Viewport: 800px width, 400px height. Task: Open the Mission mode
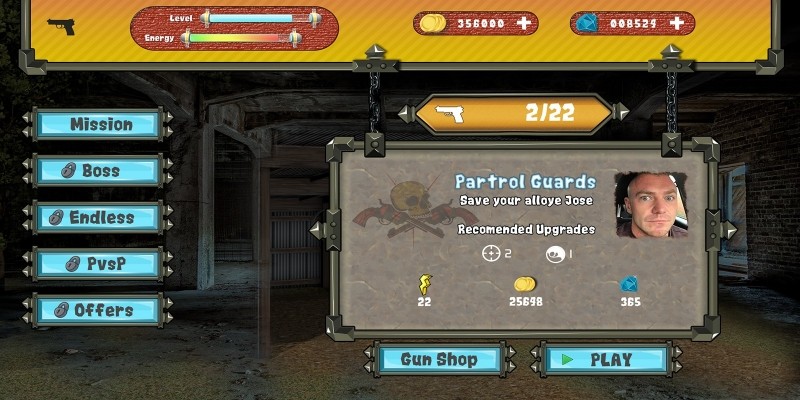coord(99,124)
